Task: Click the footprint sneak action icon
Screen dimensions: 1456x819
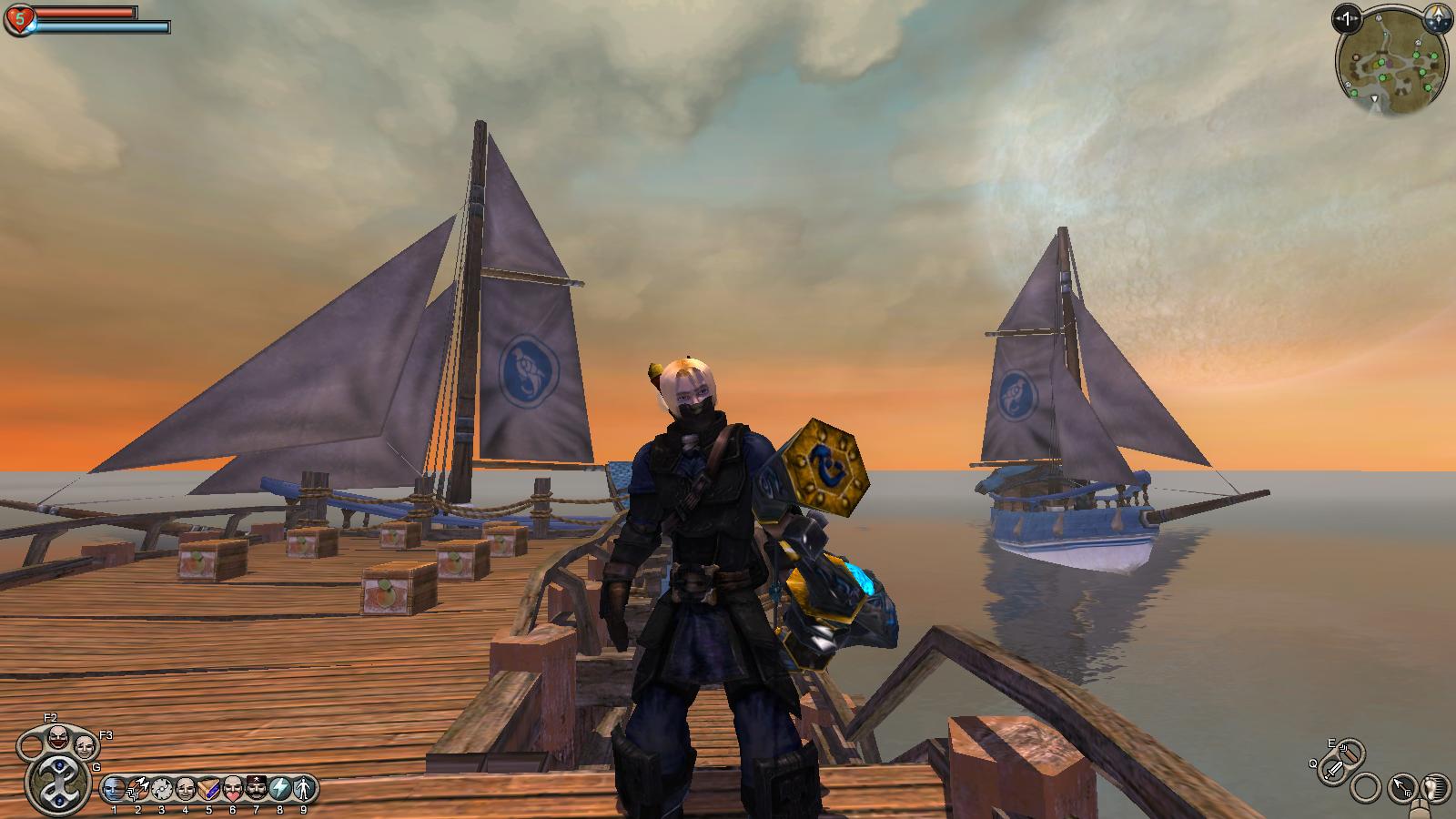Action: (1434, 788)
